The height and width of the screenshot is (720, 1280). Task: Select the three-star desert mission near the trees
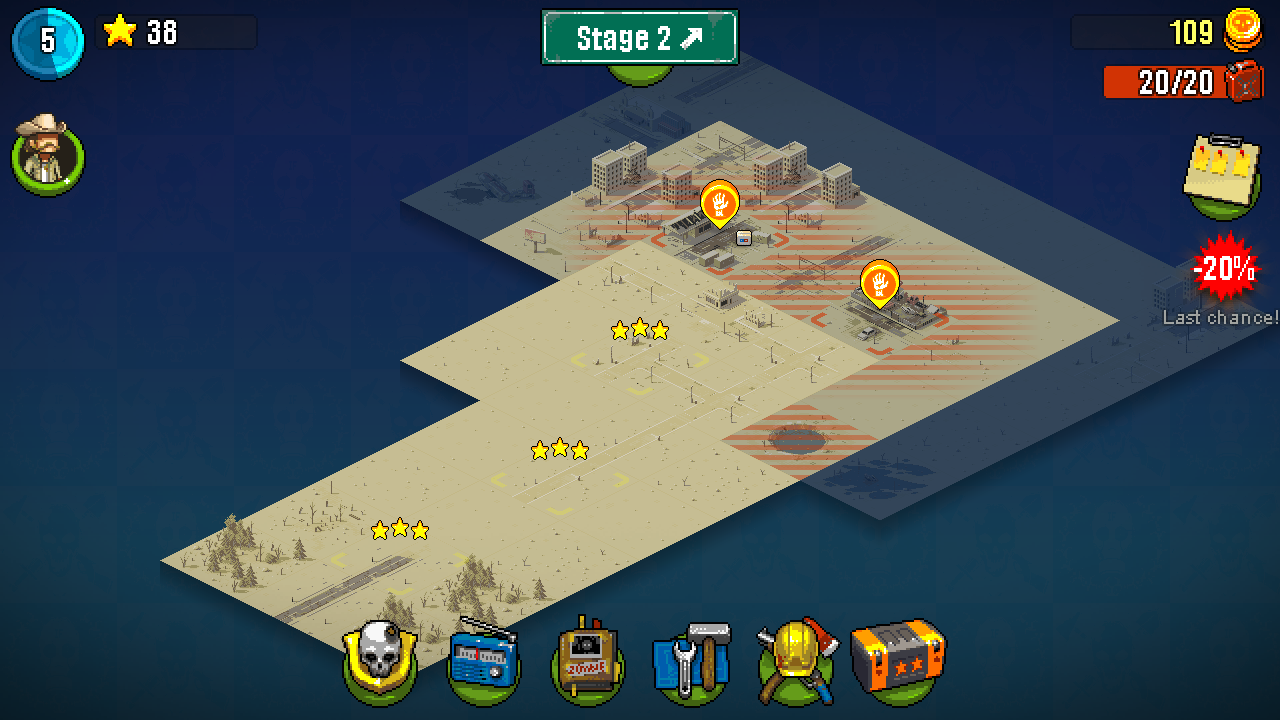coord(400,528)
